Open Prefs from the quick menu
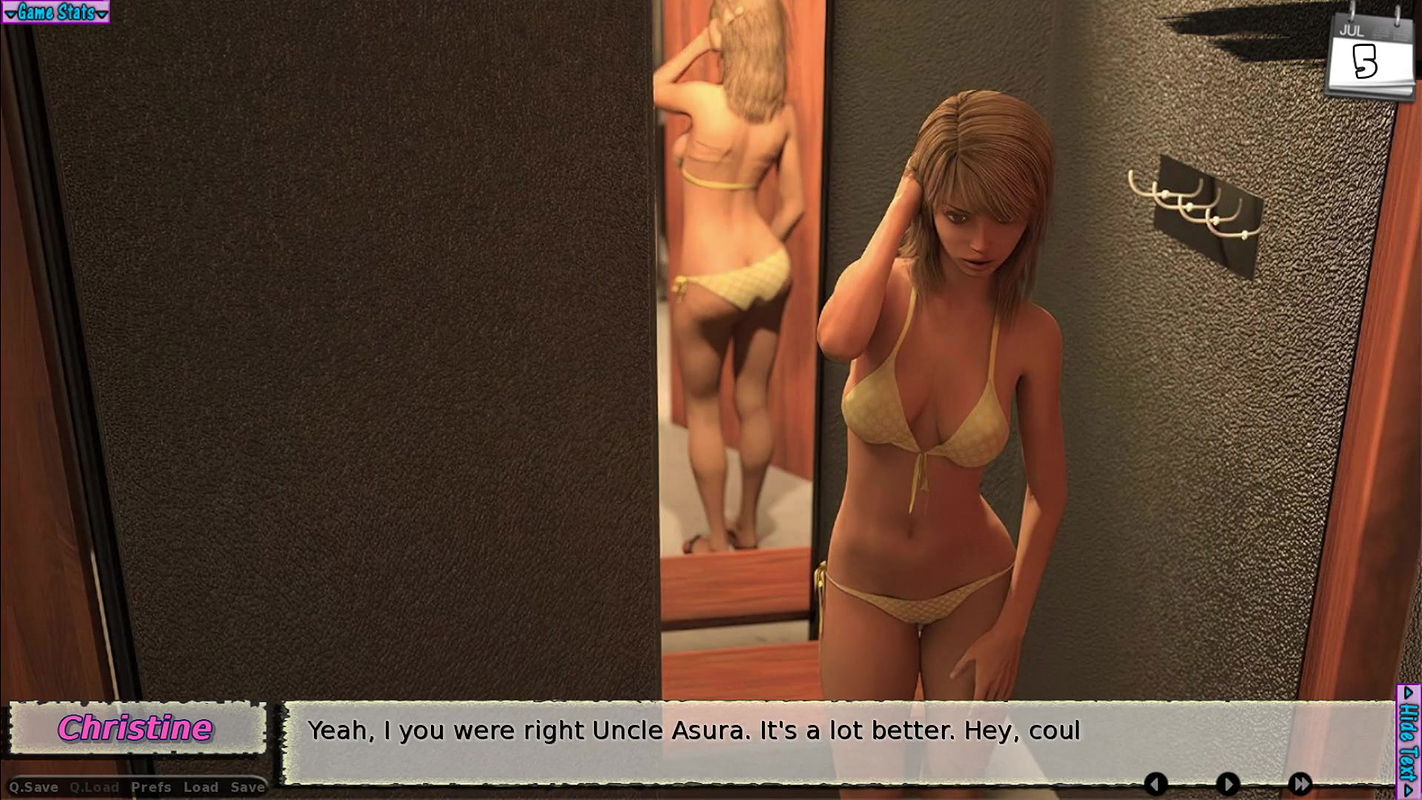The height and width of the screenshot is (800, 1422). [150, 788]
